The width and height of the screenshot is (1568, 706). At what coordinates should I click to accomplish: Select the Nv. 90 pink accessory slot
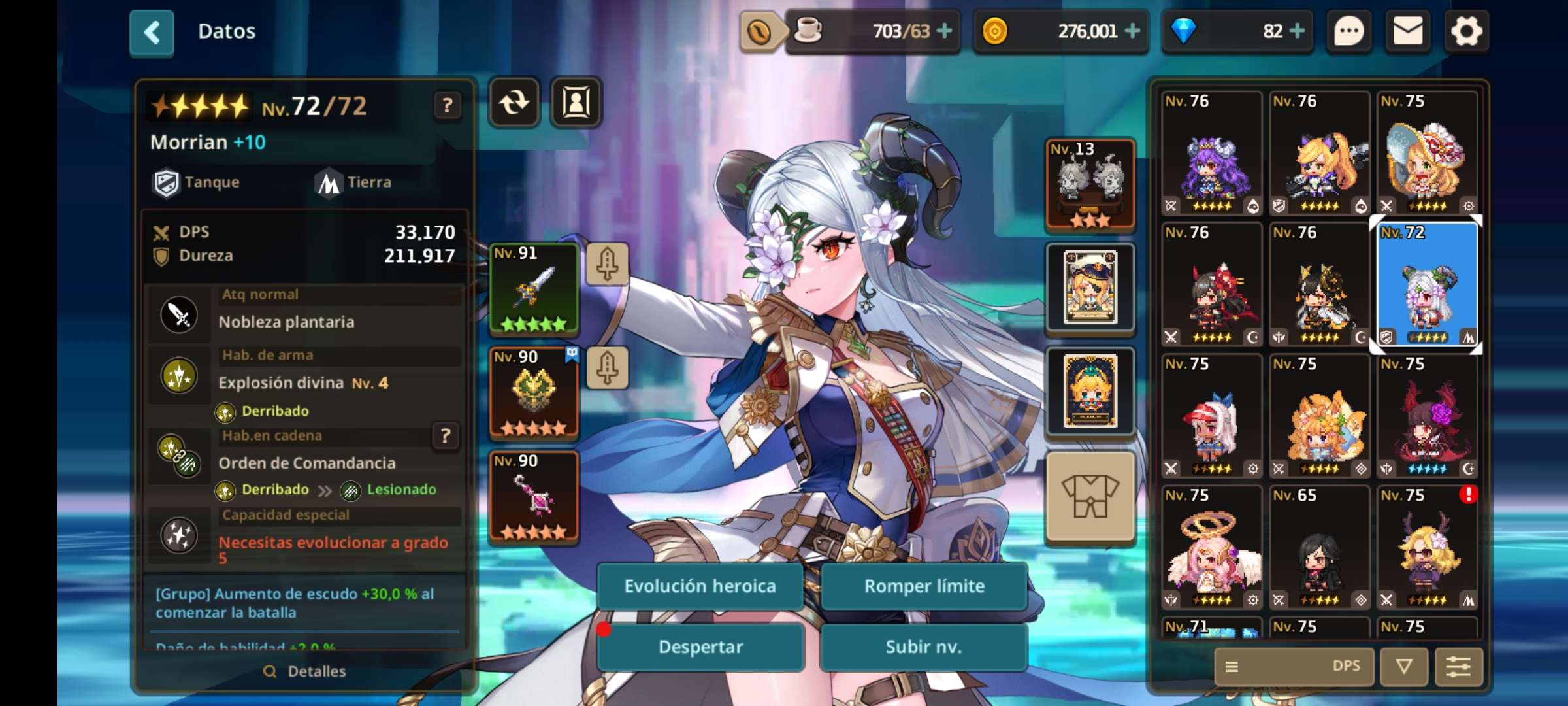534,496
